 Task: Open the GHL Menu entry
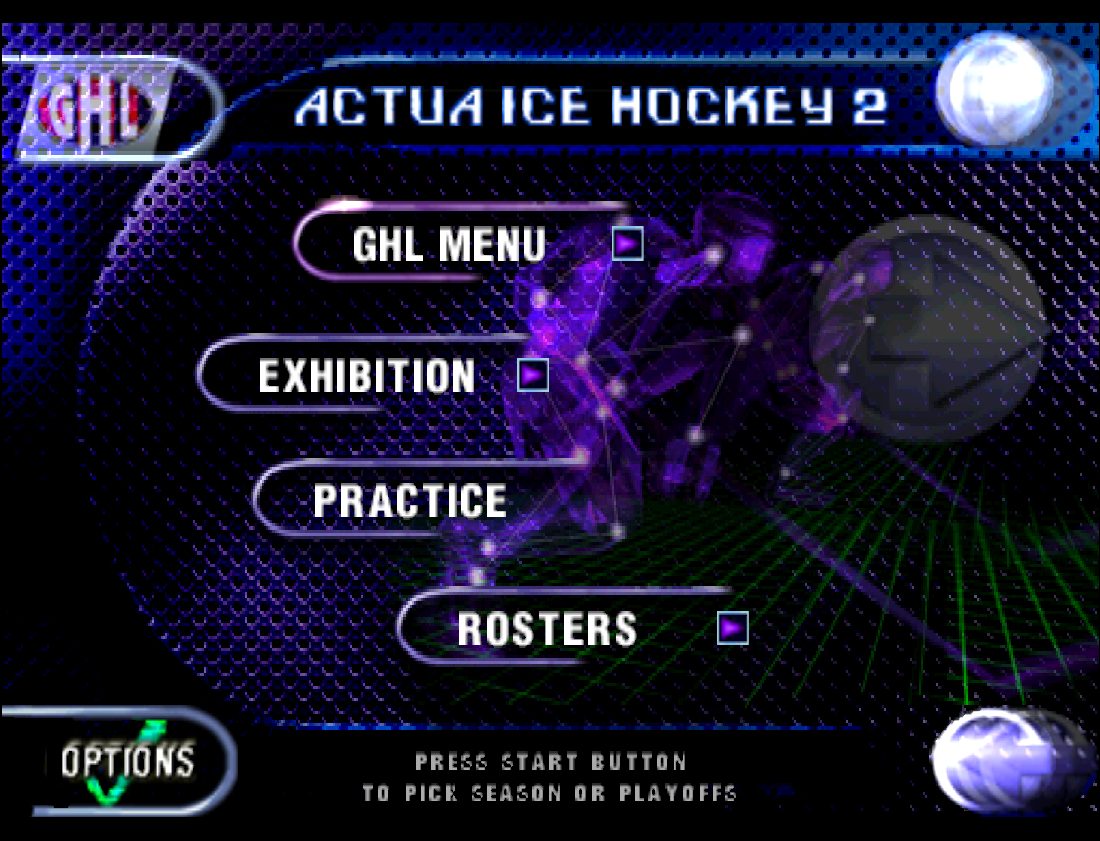449,245
